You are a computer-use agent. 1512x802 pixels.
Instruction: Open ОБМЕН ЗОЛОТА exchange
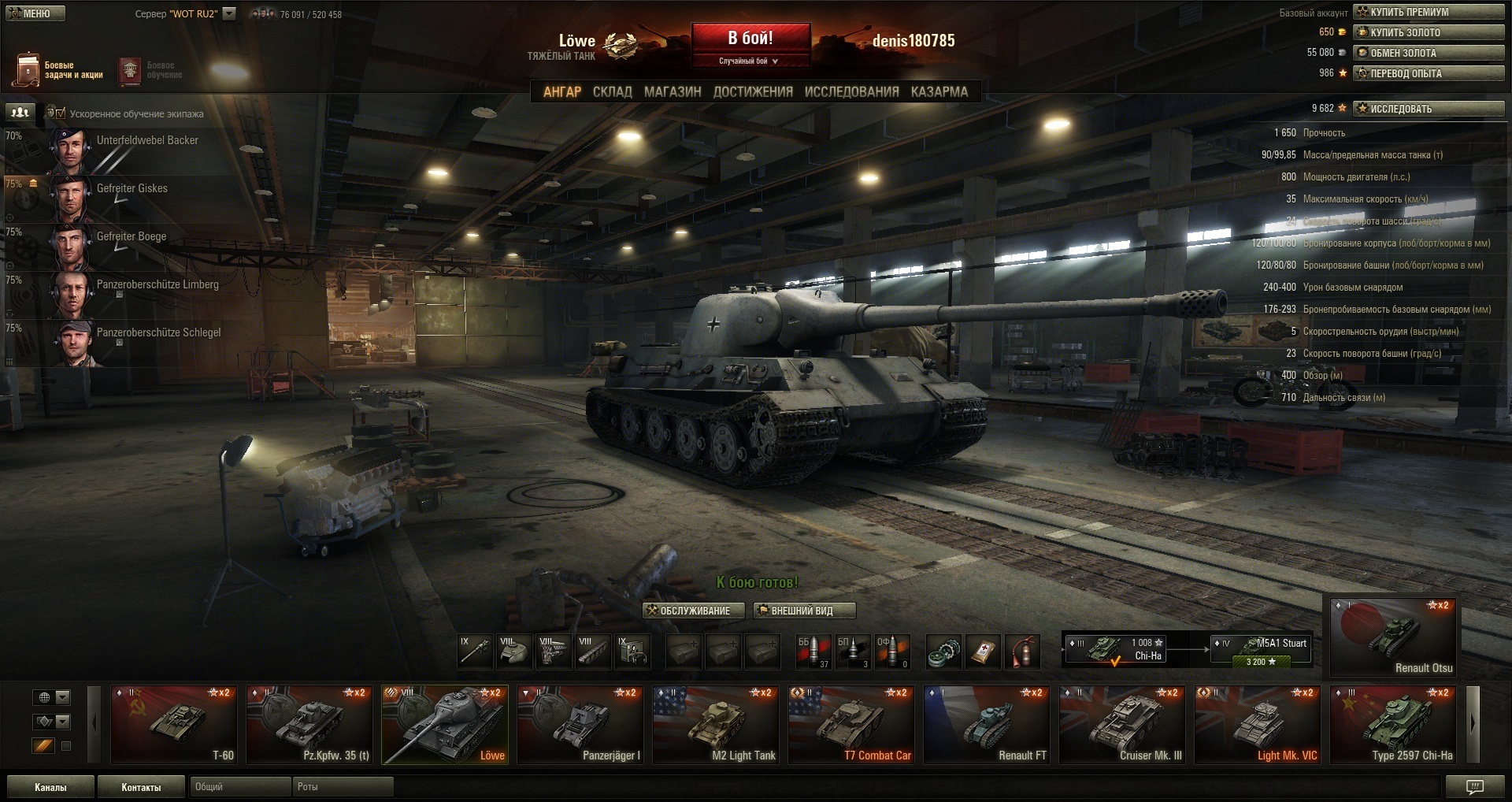pos(1429,53)
